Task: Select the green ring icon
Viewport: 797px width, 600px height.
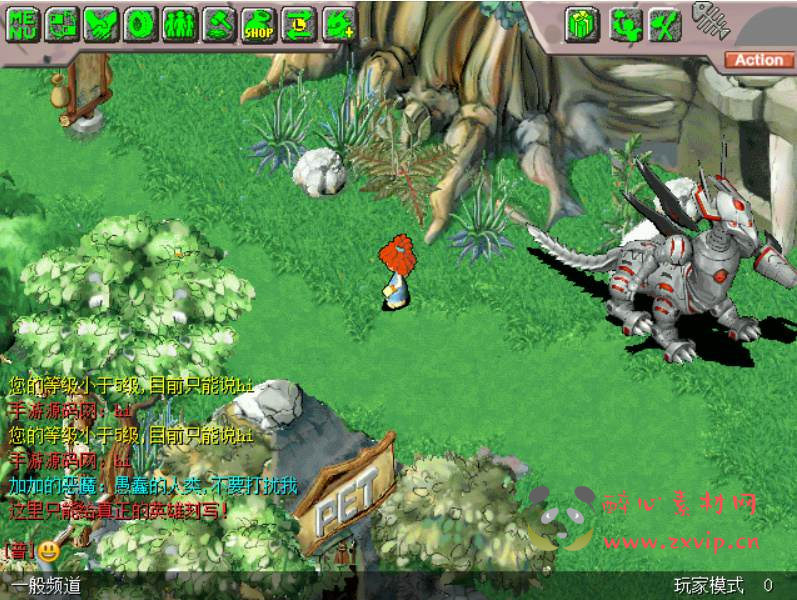Action: 140,24
